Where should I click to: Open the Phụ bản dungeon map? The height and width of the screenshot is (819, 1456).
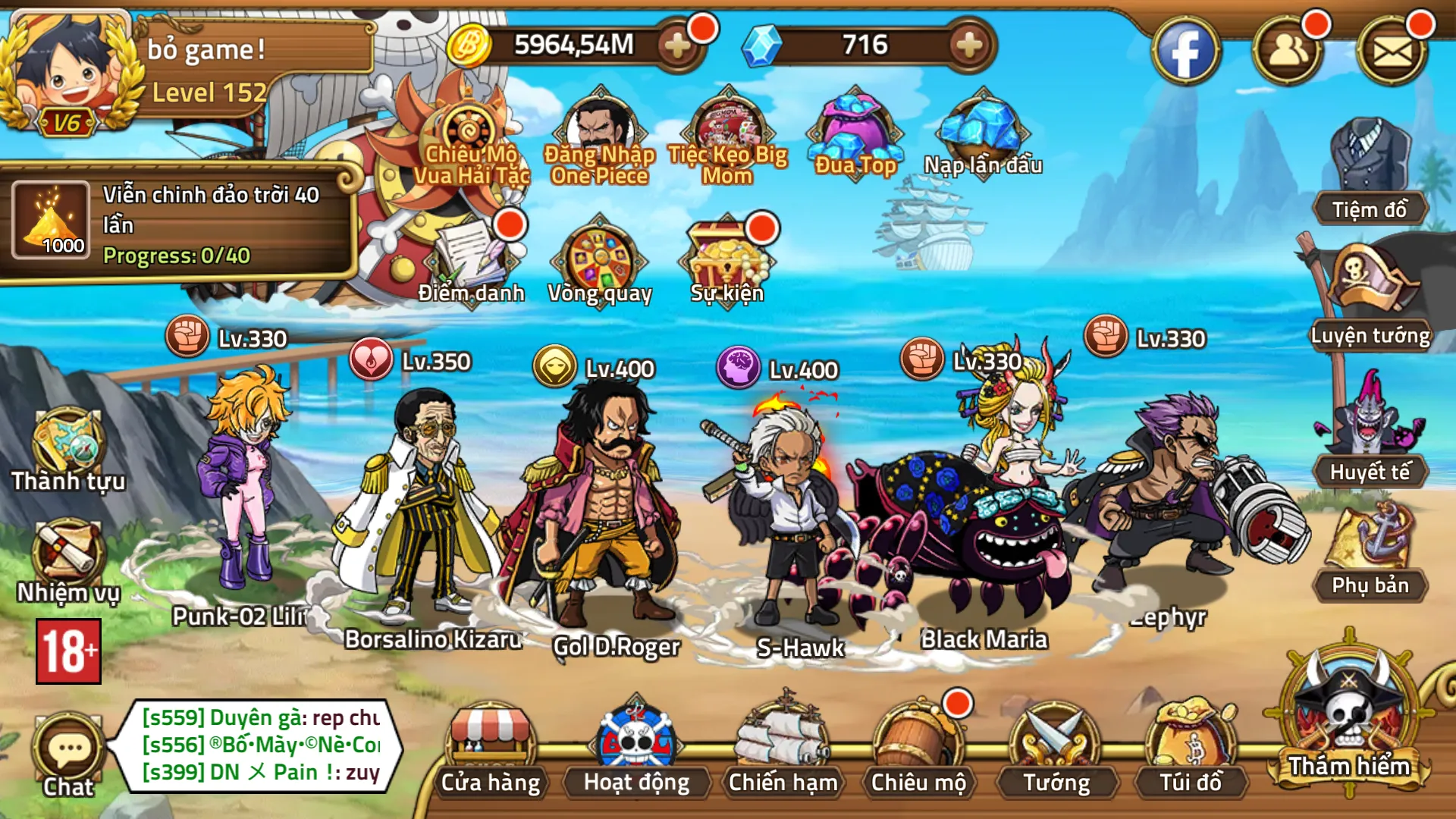[1370, 552]
